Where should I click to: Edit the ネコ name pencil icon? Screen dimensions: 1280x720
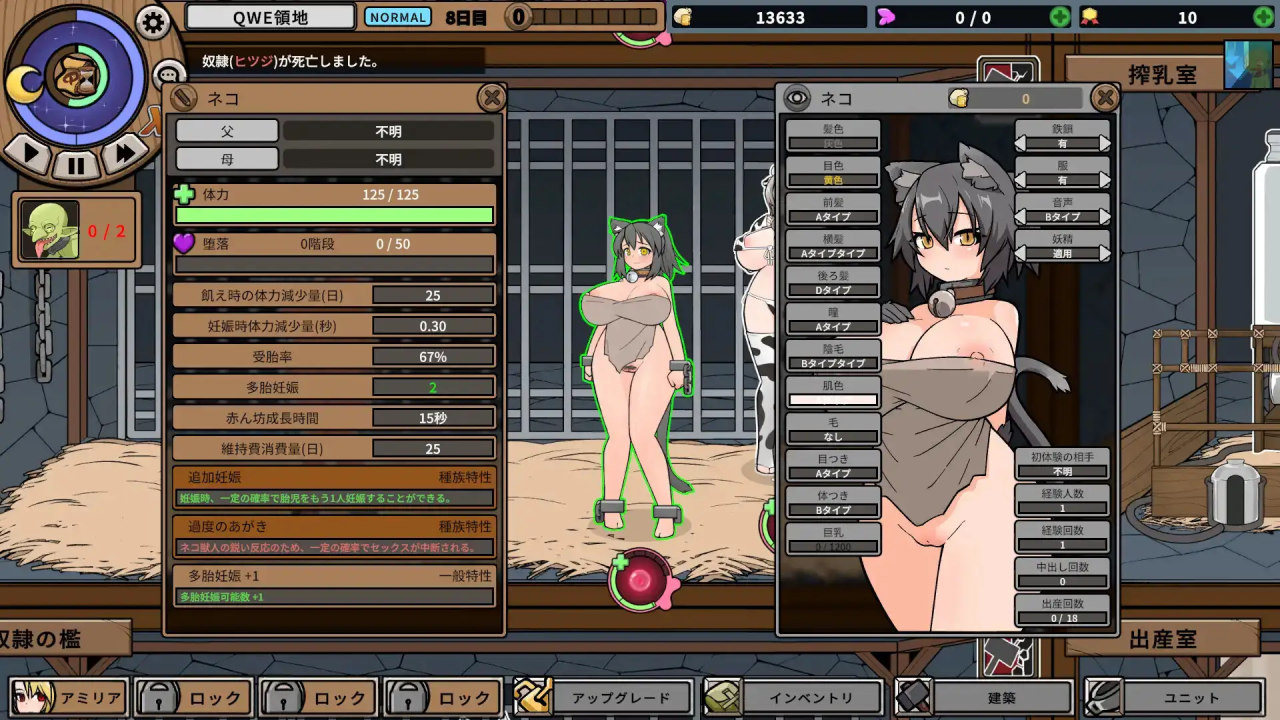tap(184, 98)
